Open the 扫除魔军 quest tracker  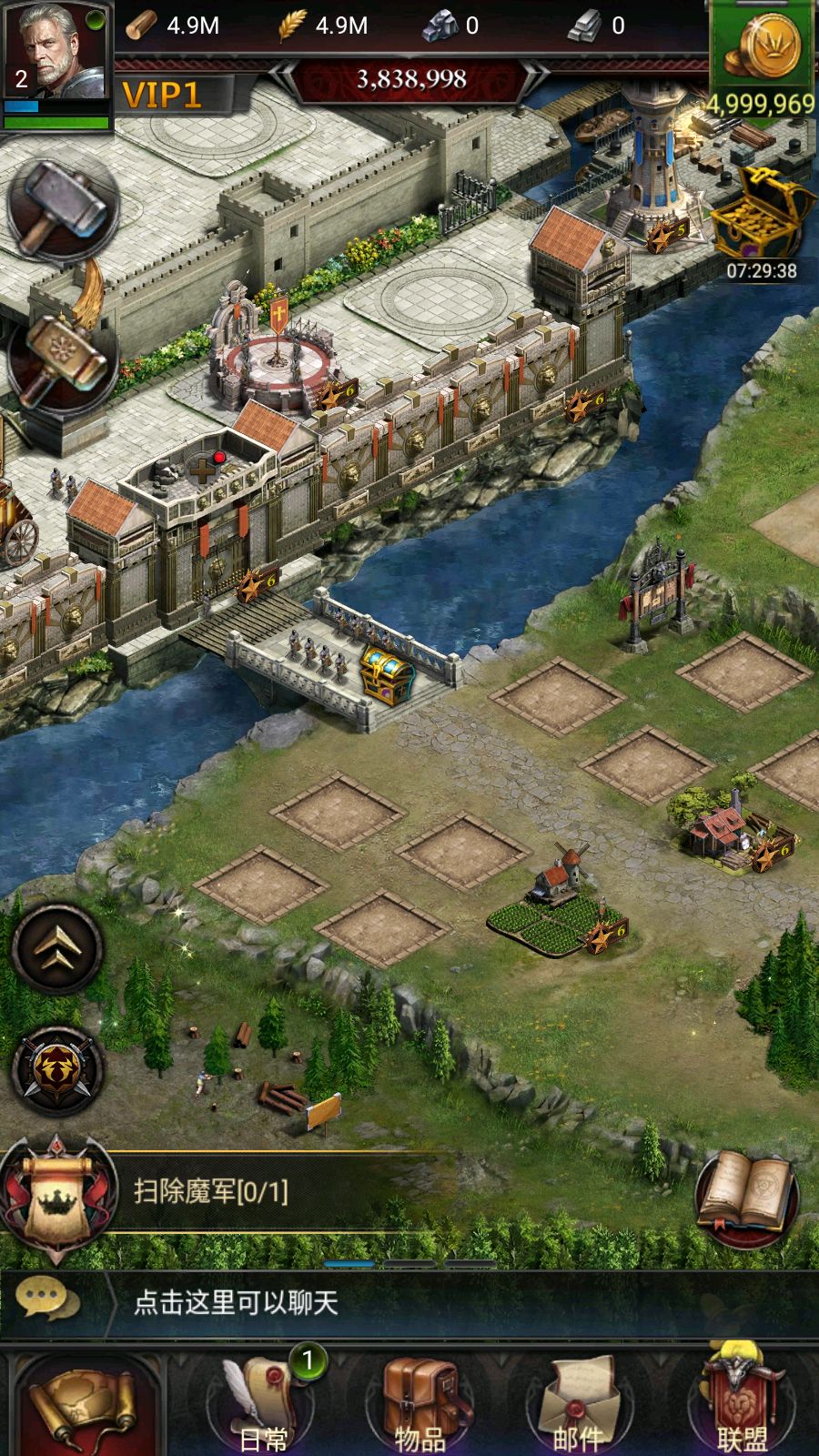click(209, 1190)
